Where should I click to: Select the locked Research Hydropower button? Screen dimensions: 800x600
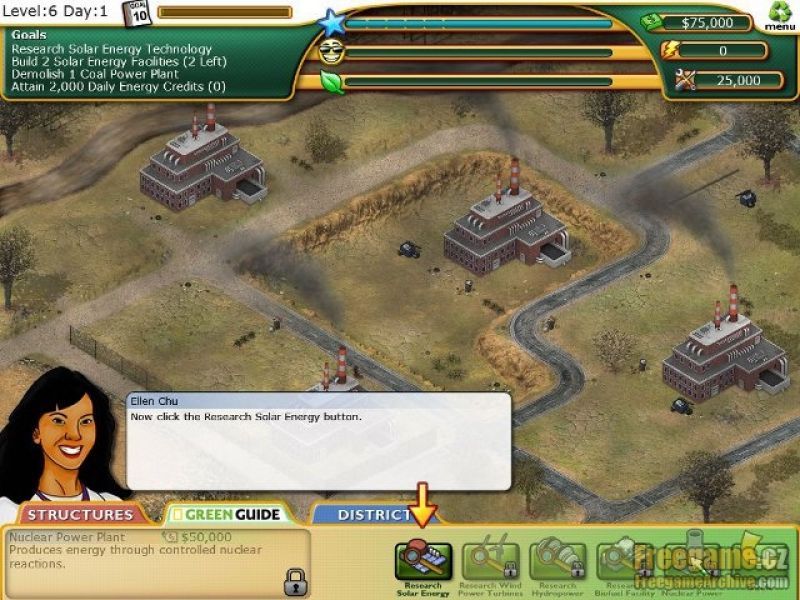tap(558, 562)
